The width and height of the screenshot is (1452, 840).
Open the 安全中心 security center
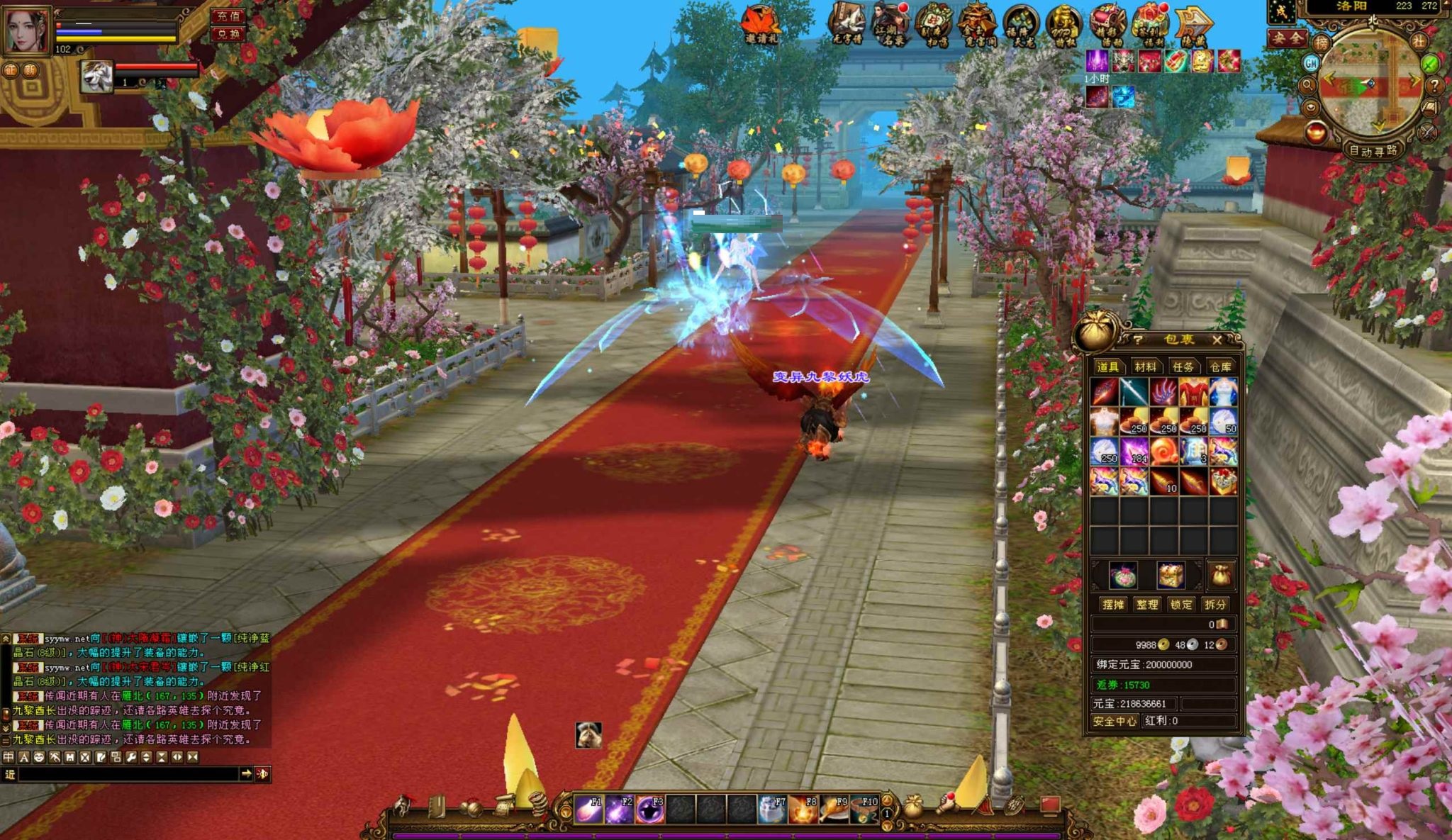[1114, 721]
